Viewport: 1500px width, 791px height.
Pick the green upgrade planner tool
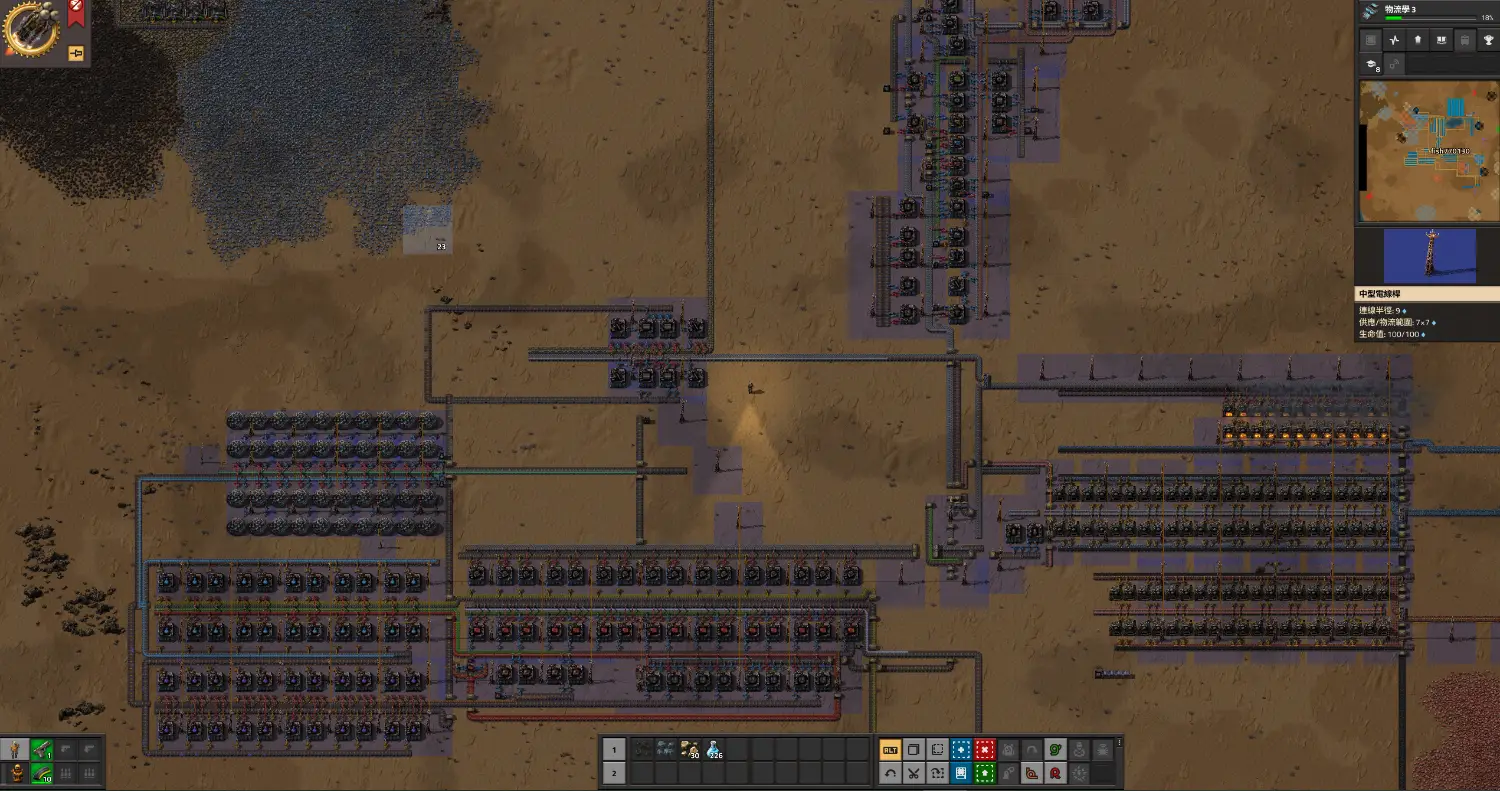point(985,773)
